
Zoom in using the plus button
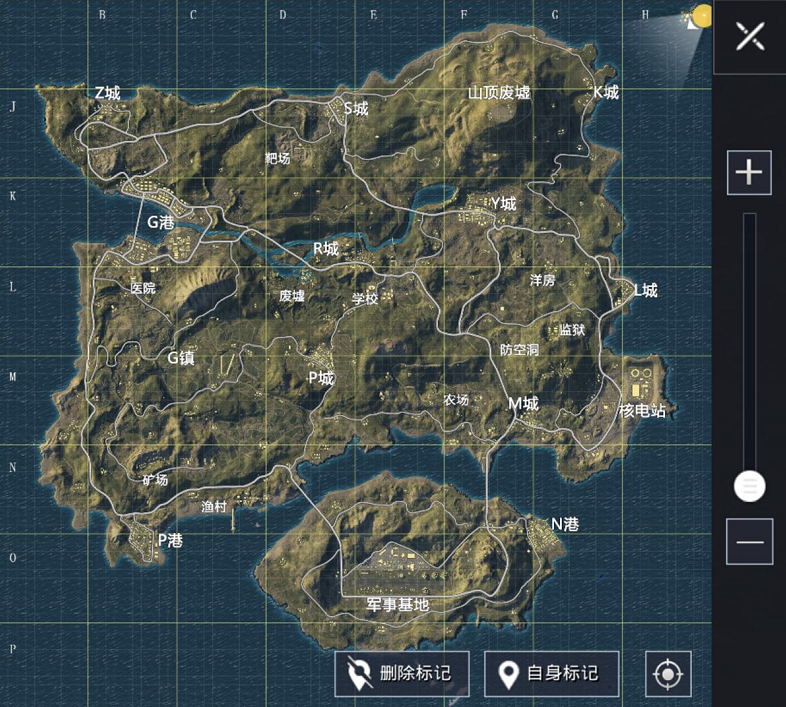749,173
